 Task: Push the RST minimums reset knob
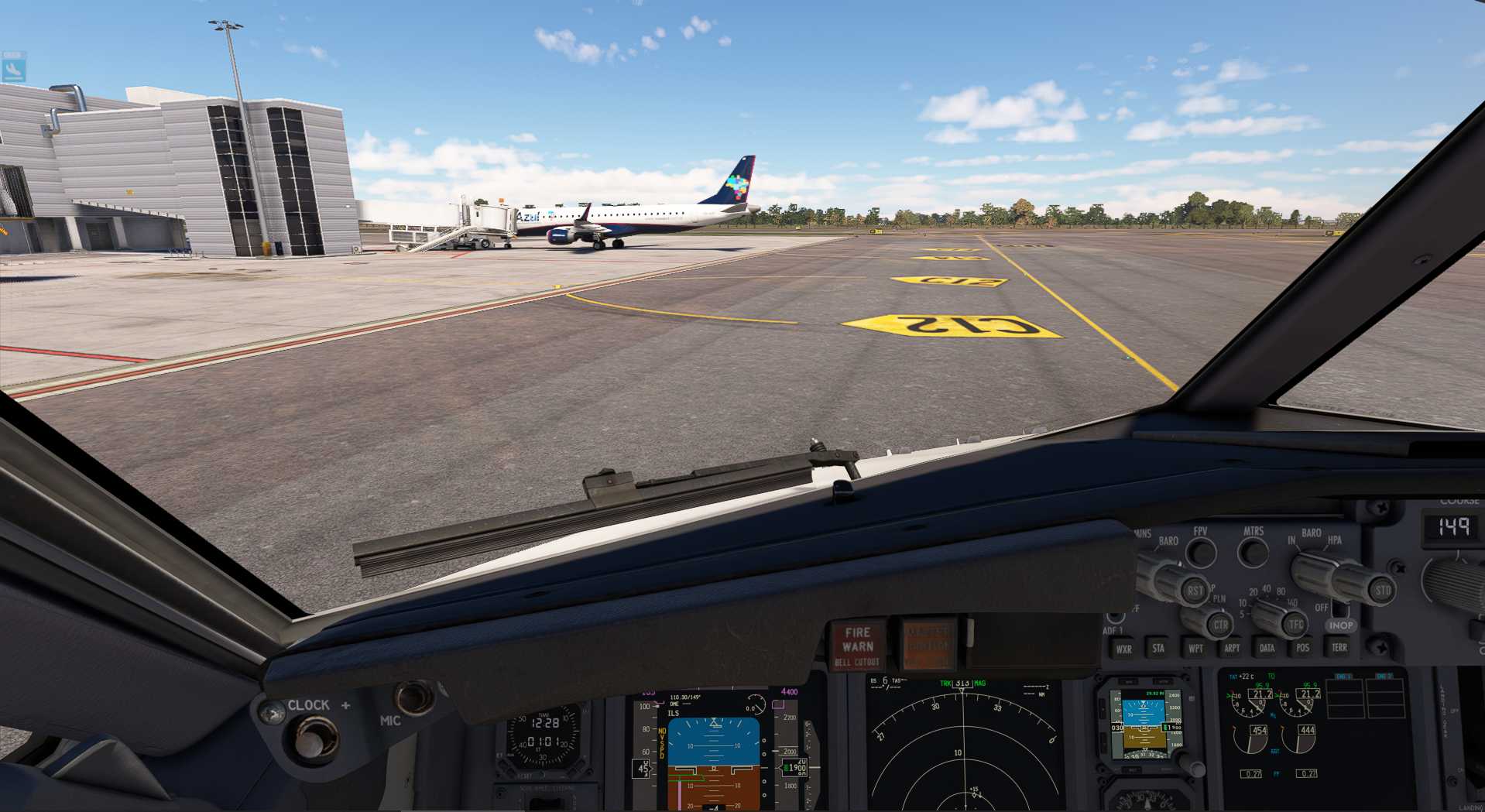(1195, 591)
